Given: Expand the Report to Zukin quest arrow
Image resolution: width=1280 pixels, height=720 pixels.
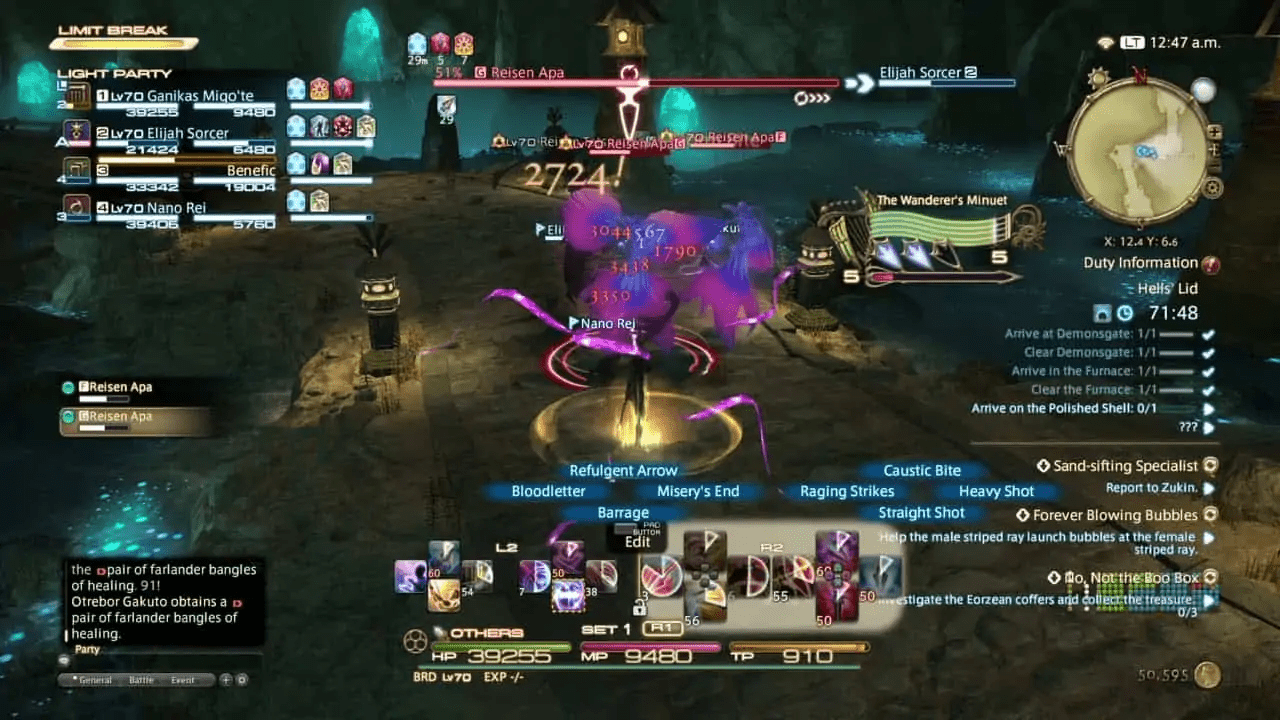Looking at the screenshot, I should 1210,487.
